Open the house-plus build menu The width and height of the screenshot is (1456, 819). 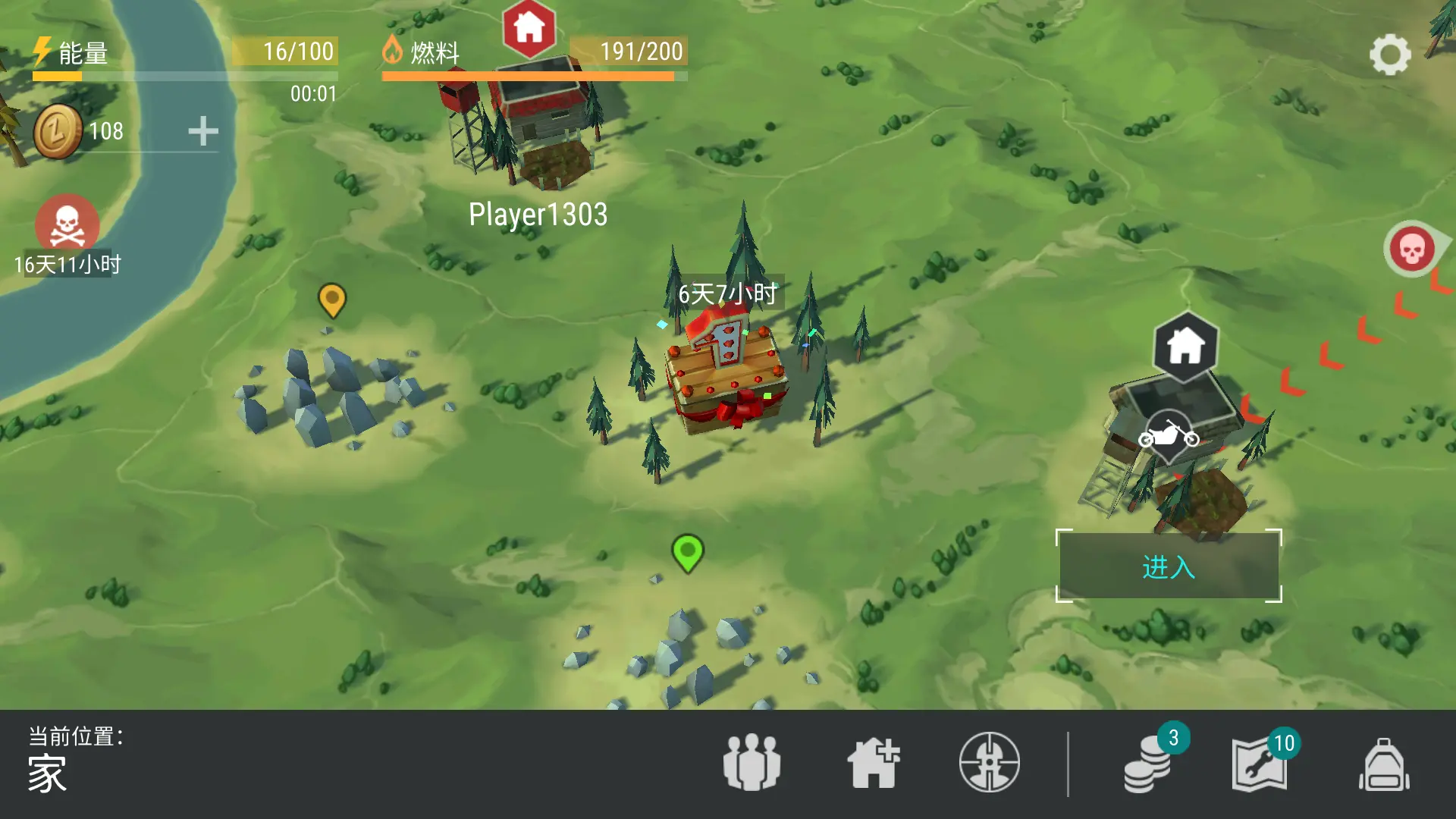pos(874,762)
